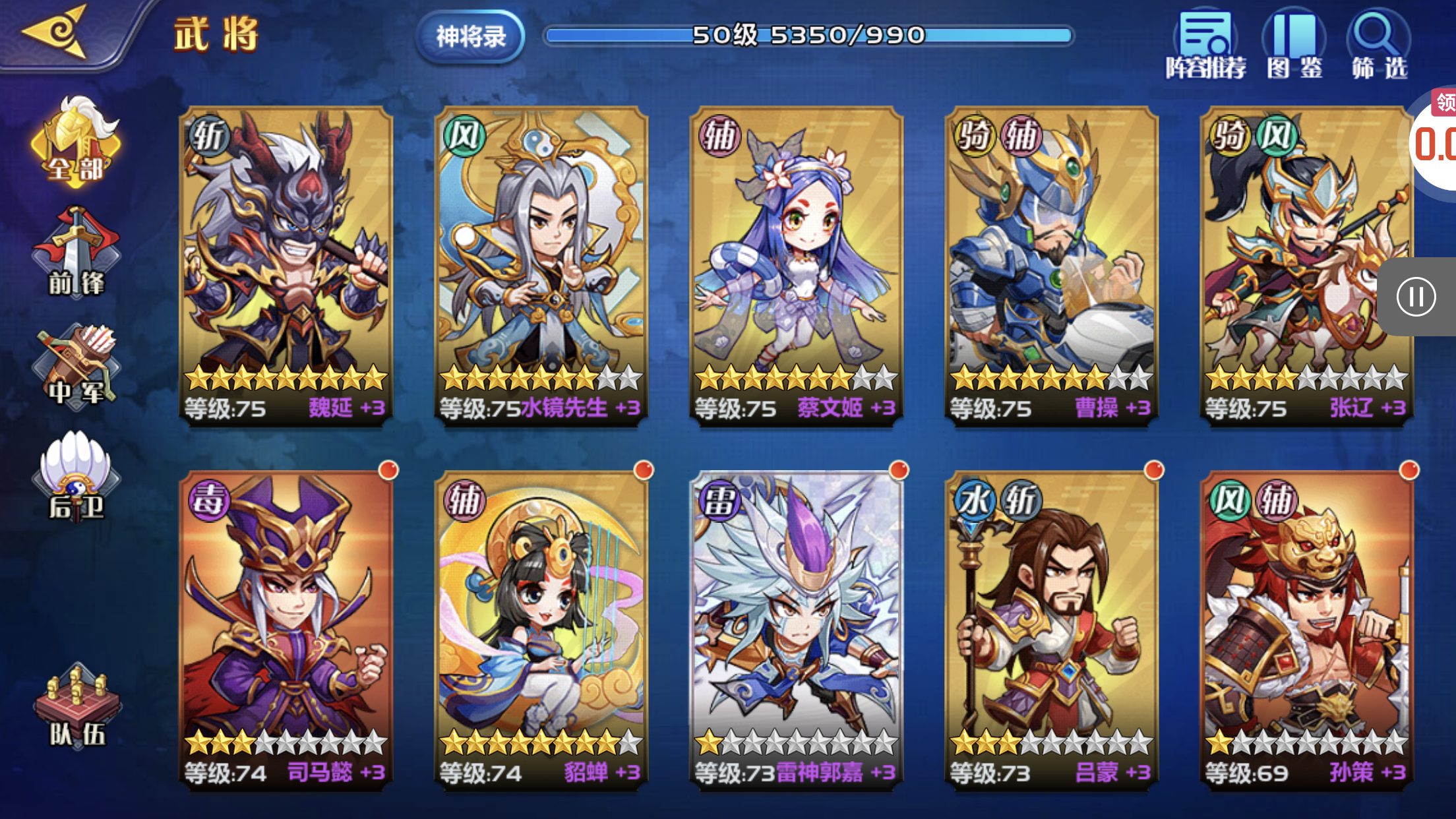Select the 吕蒙 hero card
The image size is (1456, 819).
(1051, 630)
